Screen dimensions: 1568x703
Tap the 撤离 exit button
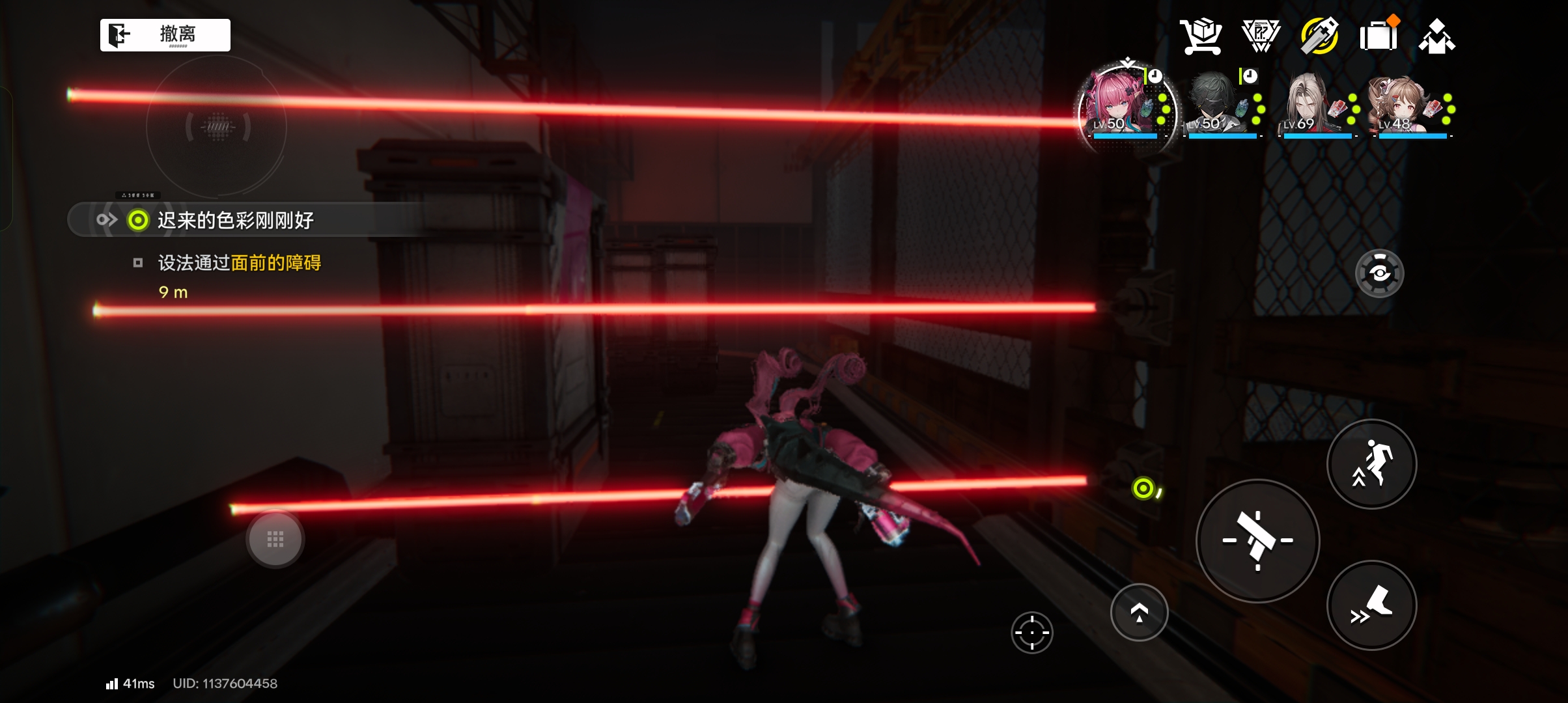click(165, 34)
